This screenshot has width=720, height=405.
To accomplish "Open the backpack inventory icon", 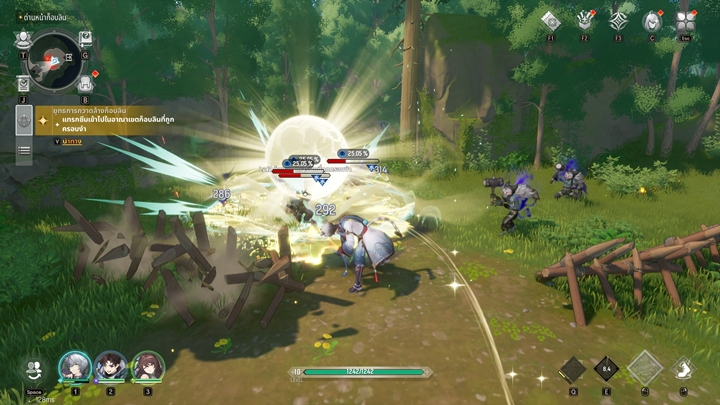I will tap(85, 84).
